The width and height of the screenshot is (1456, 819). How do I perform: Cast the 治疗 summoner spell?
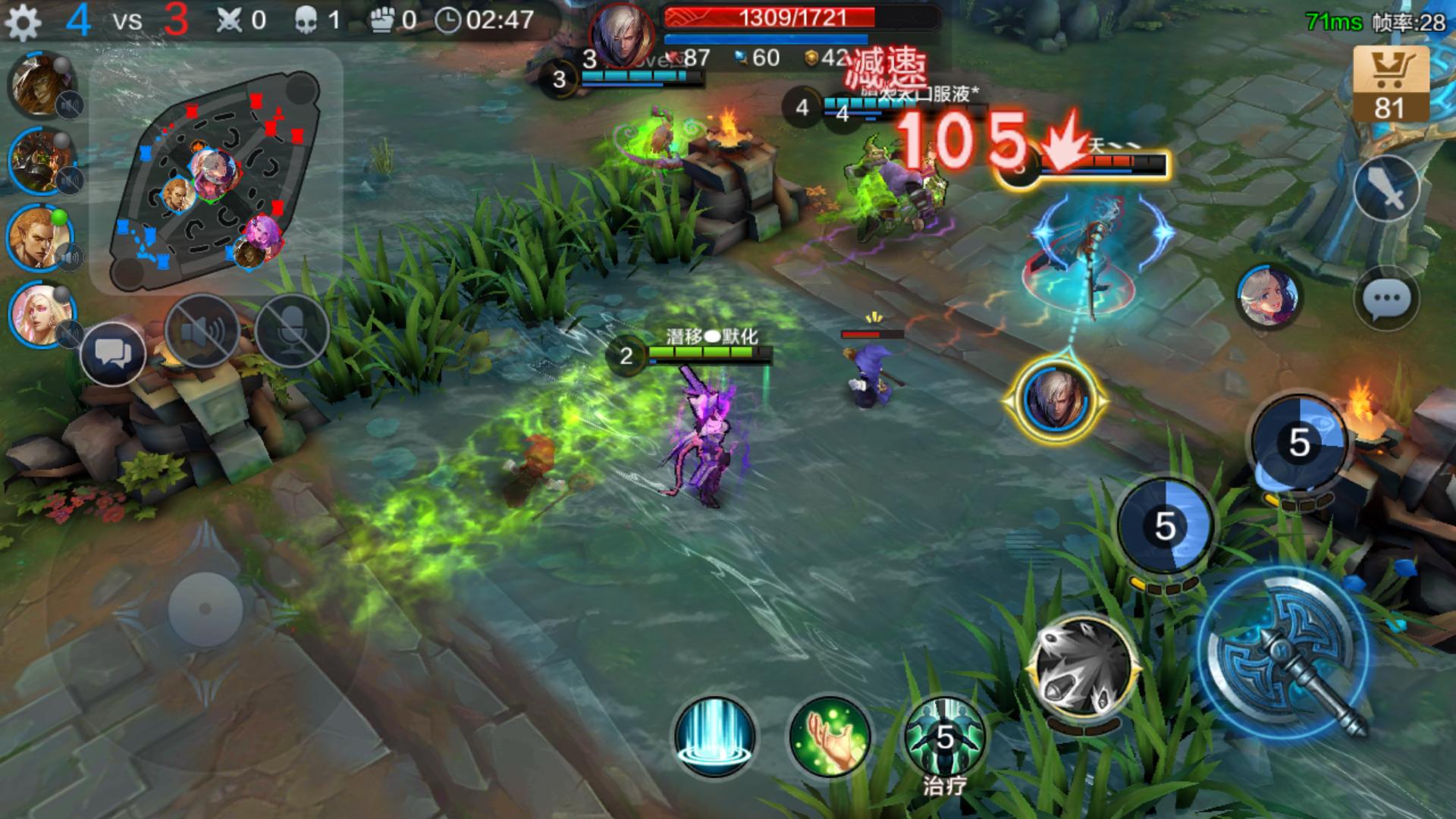(945, 736)
